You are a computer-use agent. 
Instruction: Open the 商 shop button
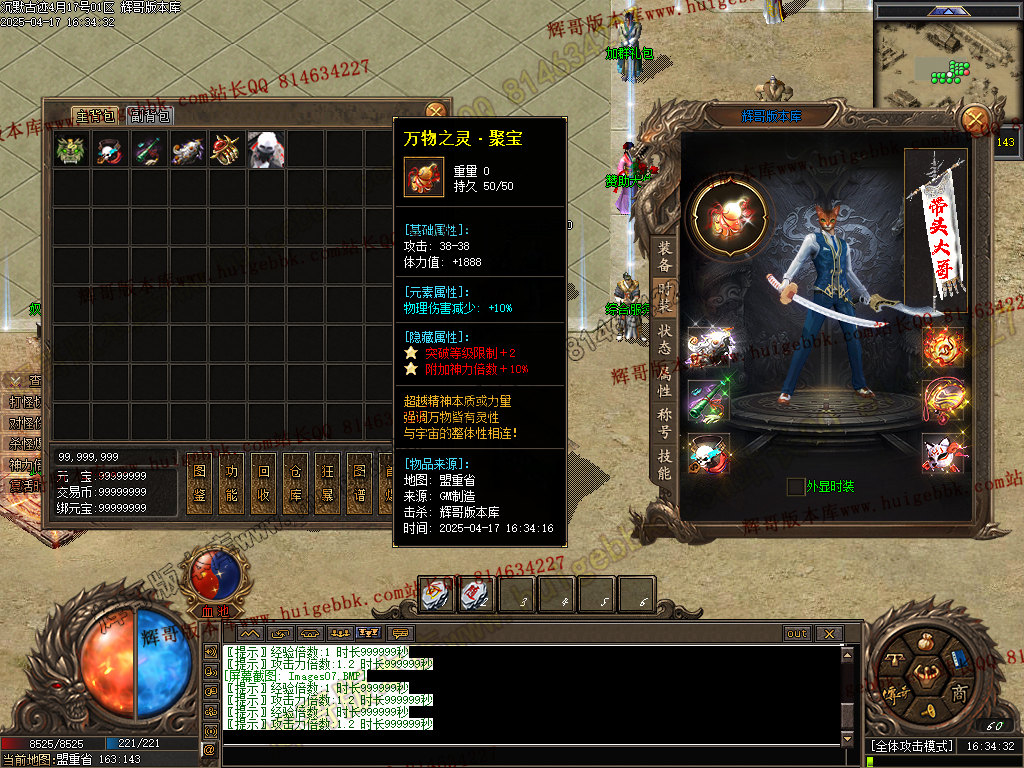click(x=958, y=694)
